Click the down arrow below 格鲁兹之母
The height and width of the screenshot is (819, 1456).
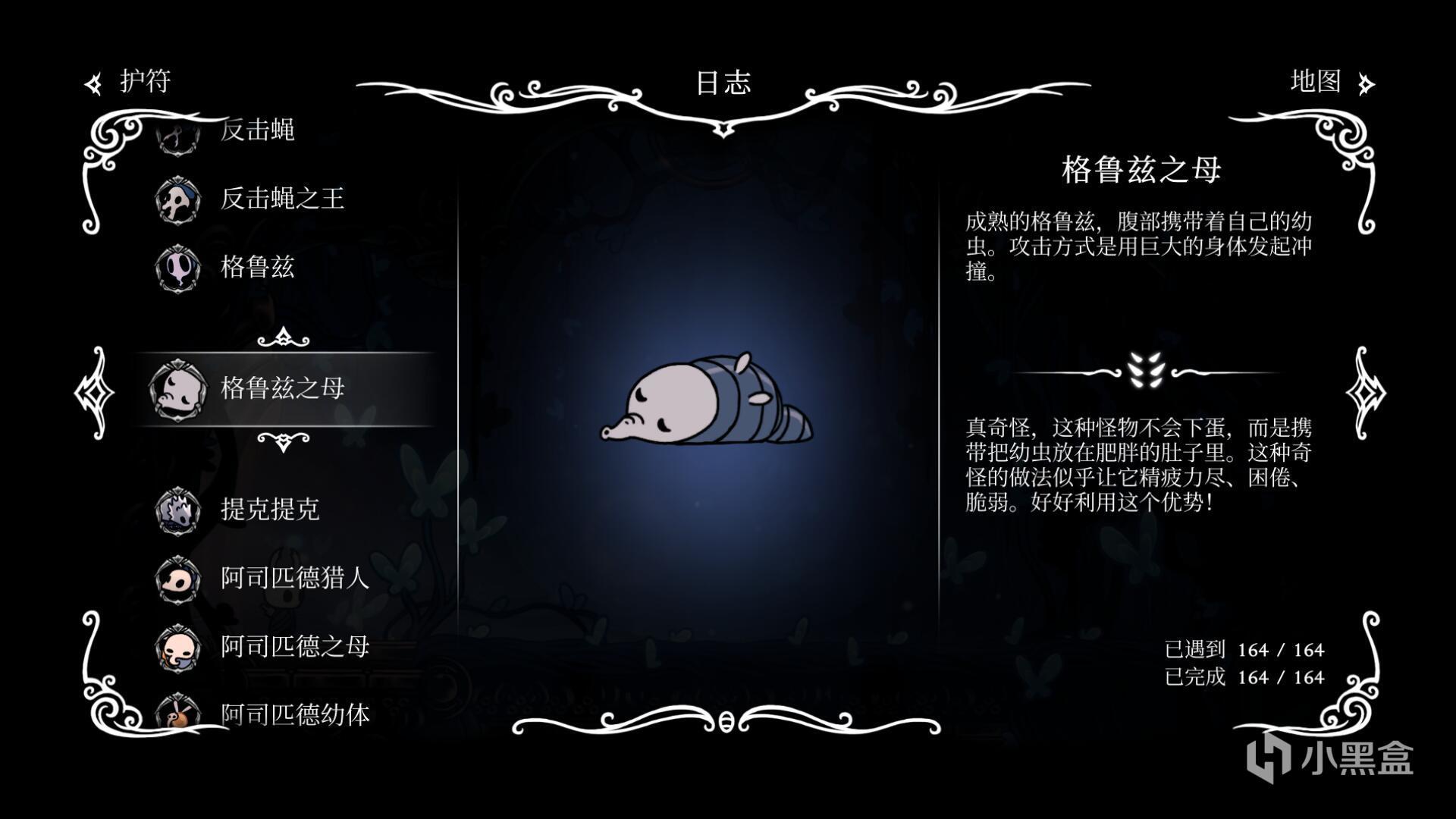click(x=283, y=441)
